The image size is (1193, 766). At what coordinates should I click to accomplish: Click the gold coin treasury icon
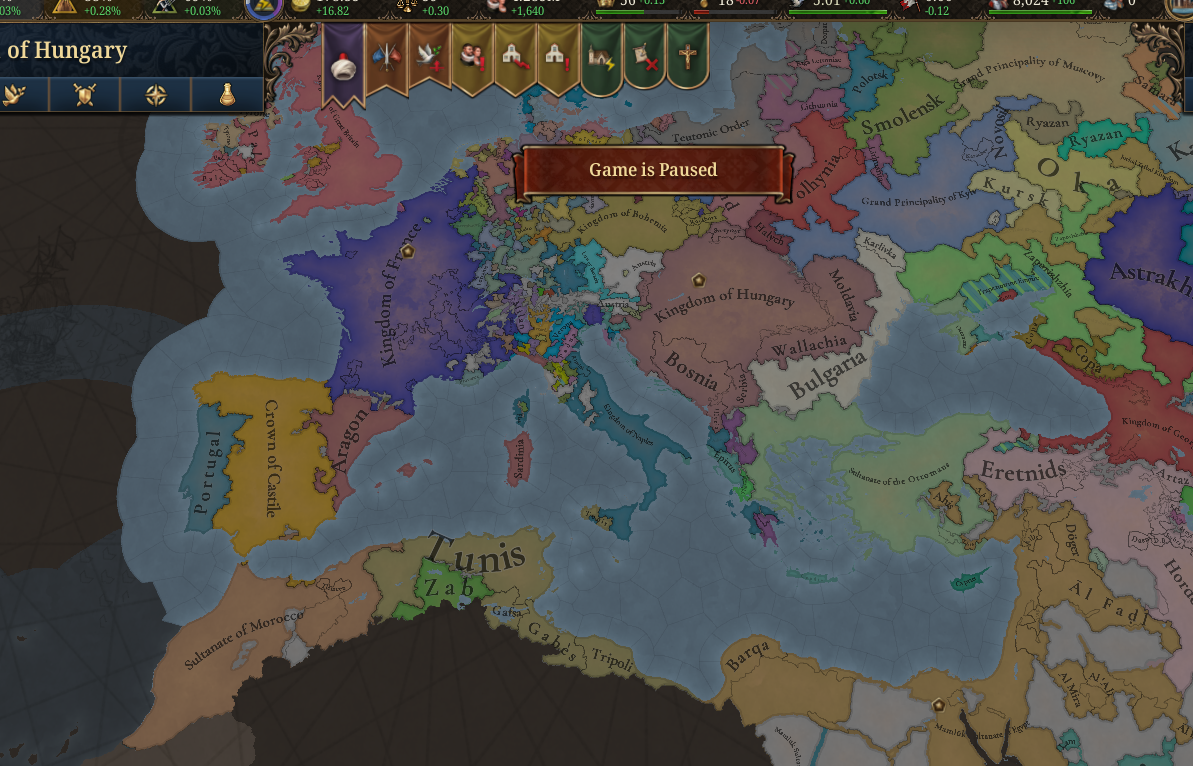tap(301, 5)
